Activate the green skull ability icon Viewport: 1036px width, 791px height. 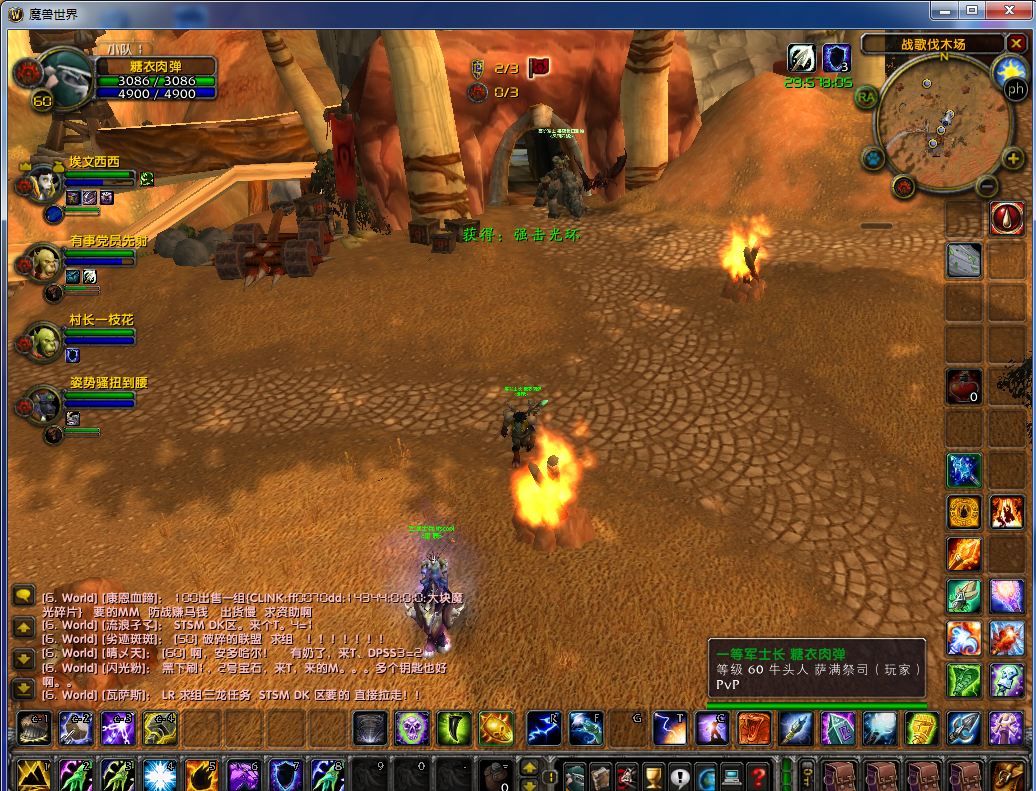[x=412, y=728]
